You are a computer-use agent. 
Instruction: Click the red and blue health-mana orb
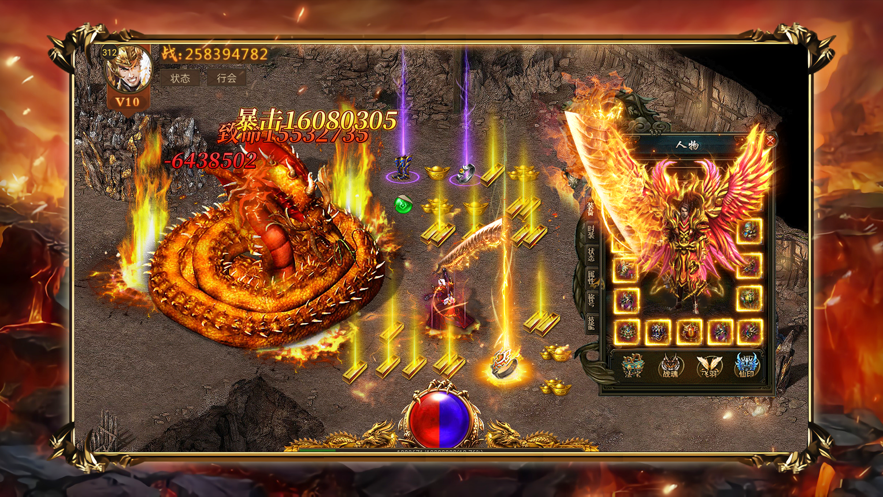tap(441, 418)
